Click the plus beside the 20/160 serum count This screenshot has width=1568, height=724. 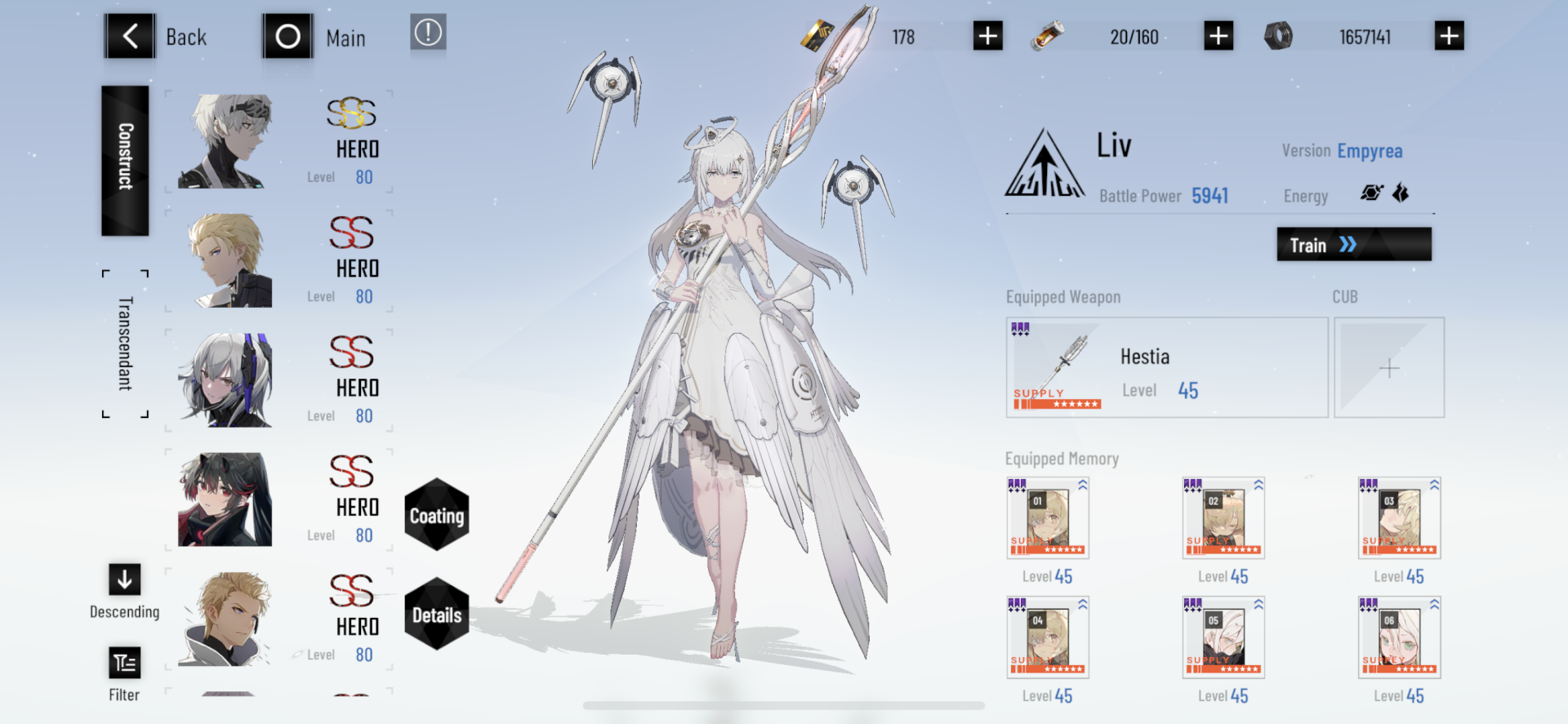(1218, 35)
